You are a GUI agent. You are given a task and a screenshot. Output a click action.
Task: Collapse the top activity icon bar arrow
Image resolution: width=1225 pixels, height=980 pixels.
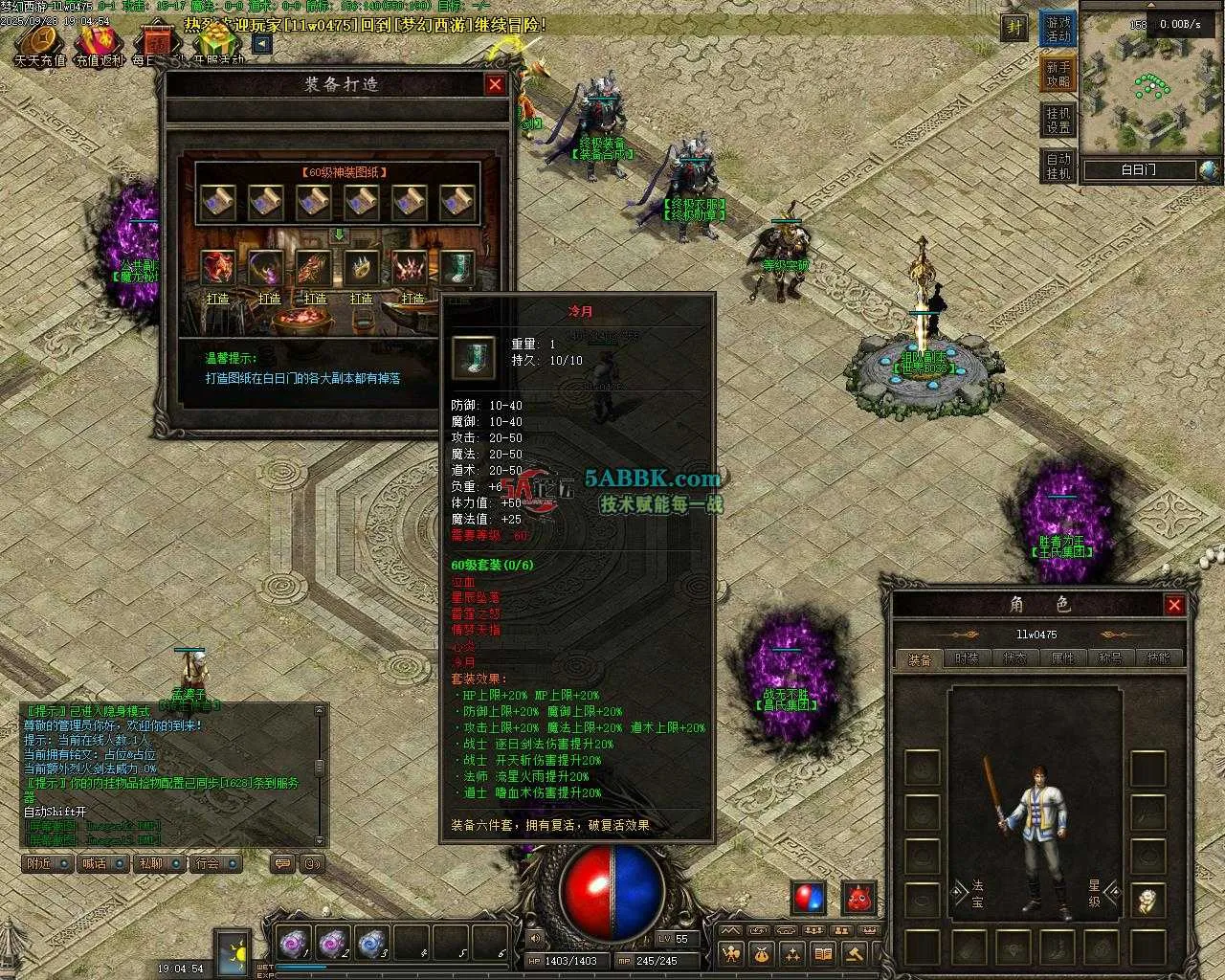click(x=261, y=43)
